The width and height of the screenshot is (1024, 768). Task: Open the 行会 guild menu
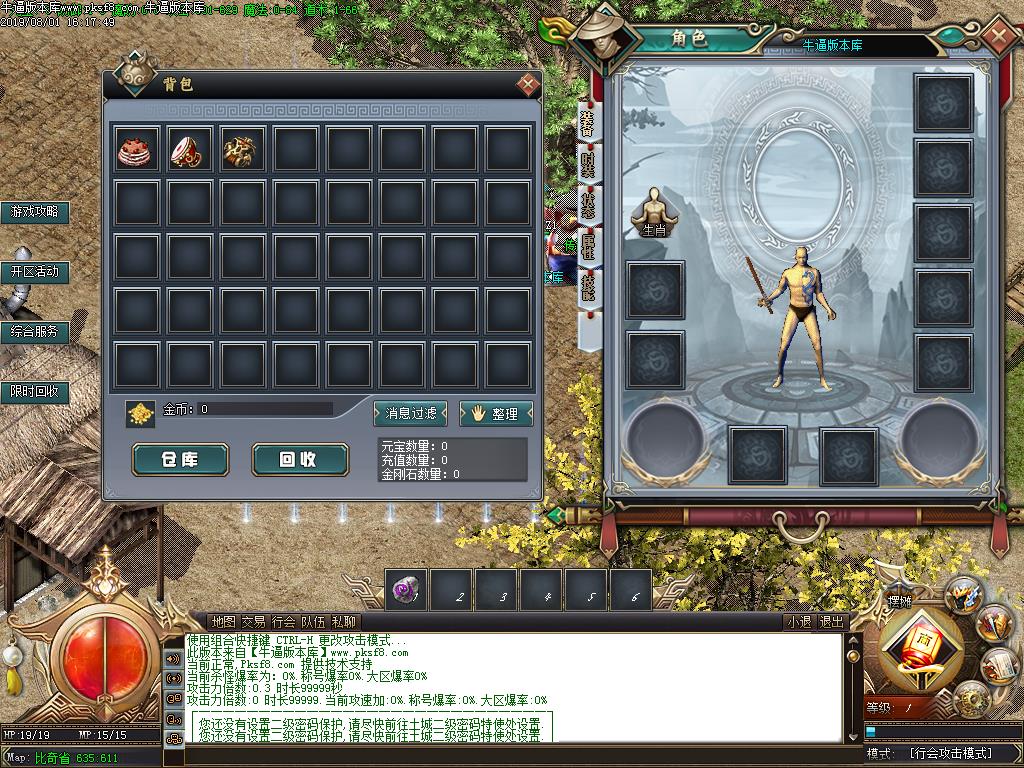pyautogui.click(x=283, y=621)
